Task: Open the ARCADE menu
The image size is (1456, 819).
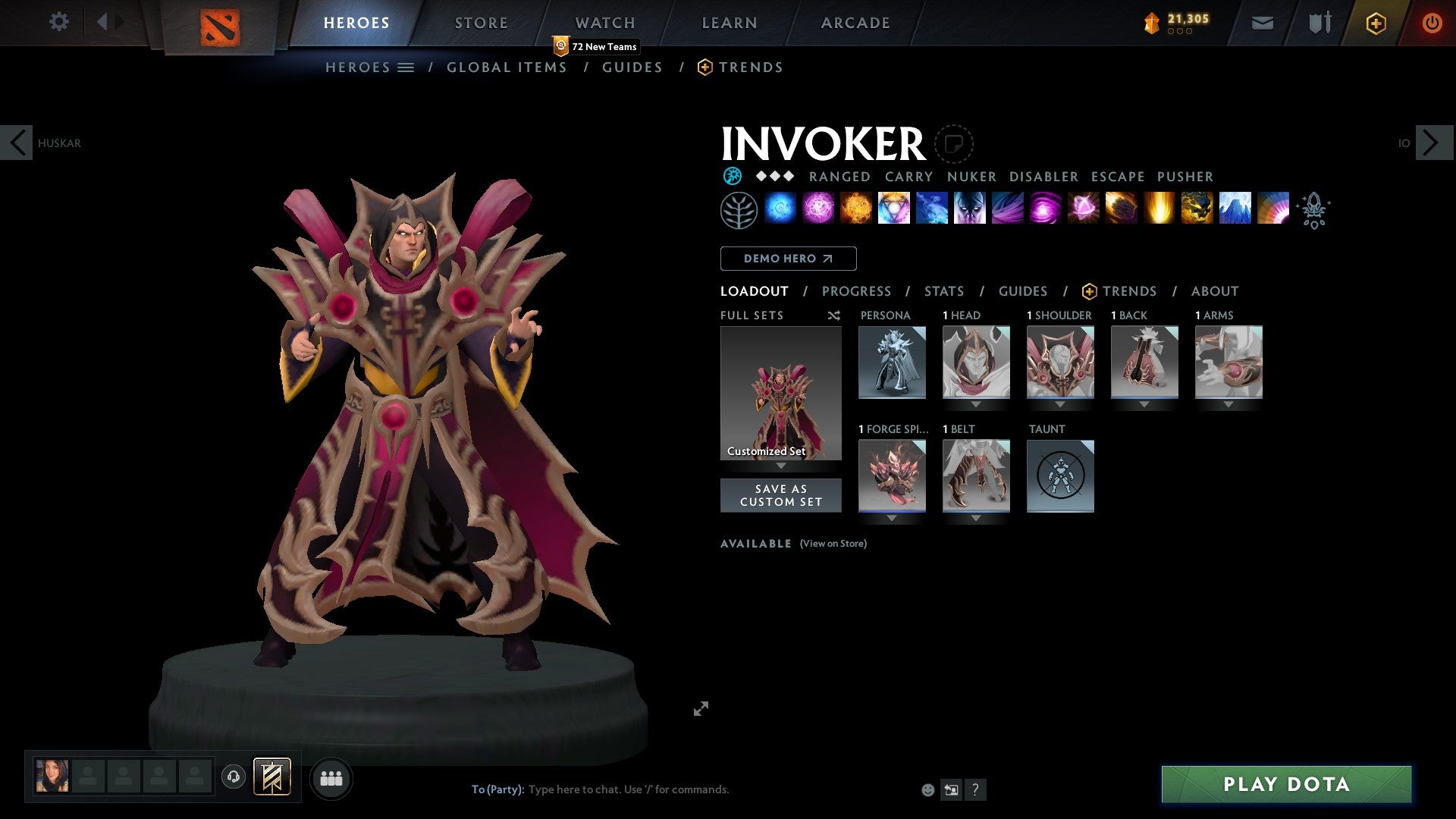Action: pyautogui.click(x=855, y=22)
